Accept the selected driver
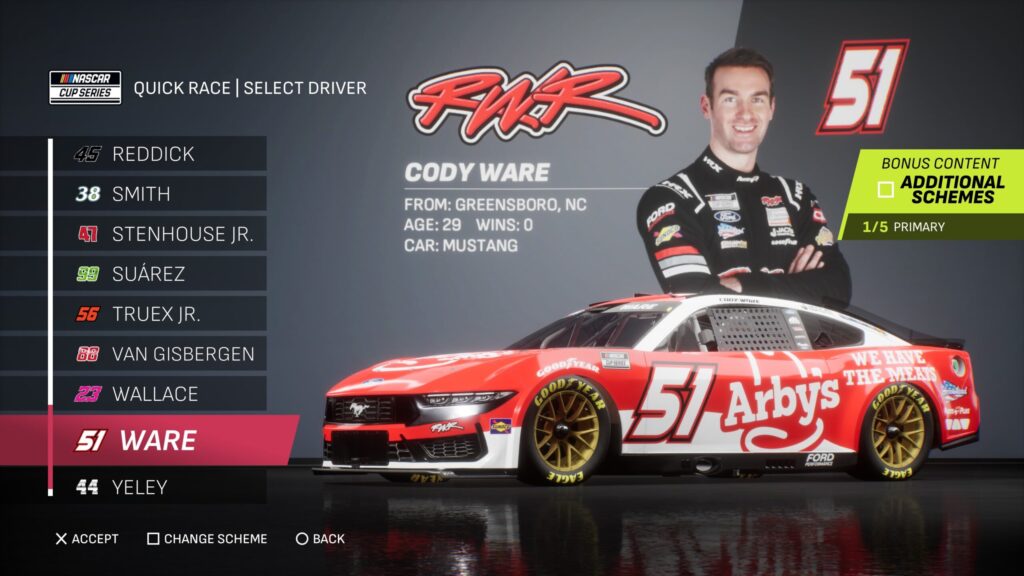Image resolution: width=1024 pixels, height=576 pixels. click(x=87, y=539)
